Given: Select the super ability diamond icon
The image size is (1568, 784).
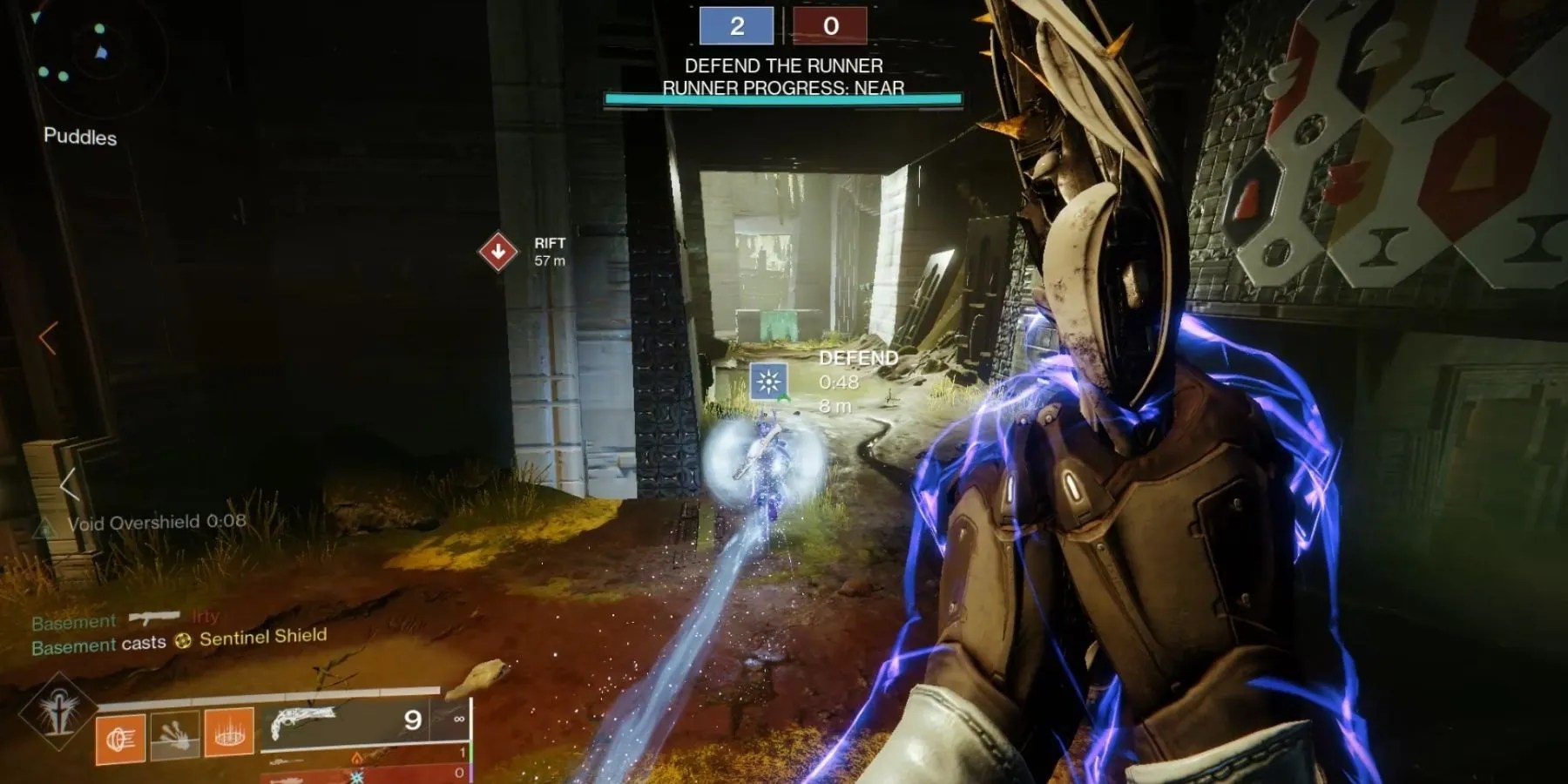Looking at the screenshot, I should click(59, 712).
